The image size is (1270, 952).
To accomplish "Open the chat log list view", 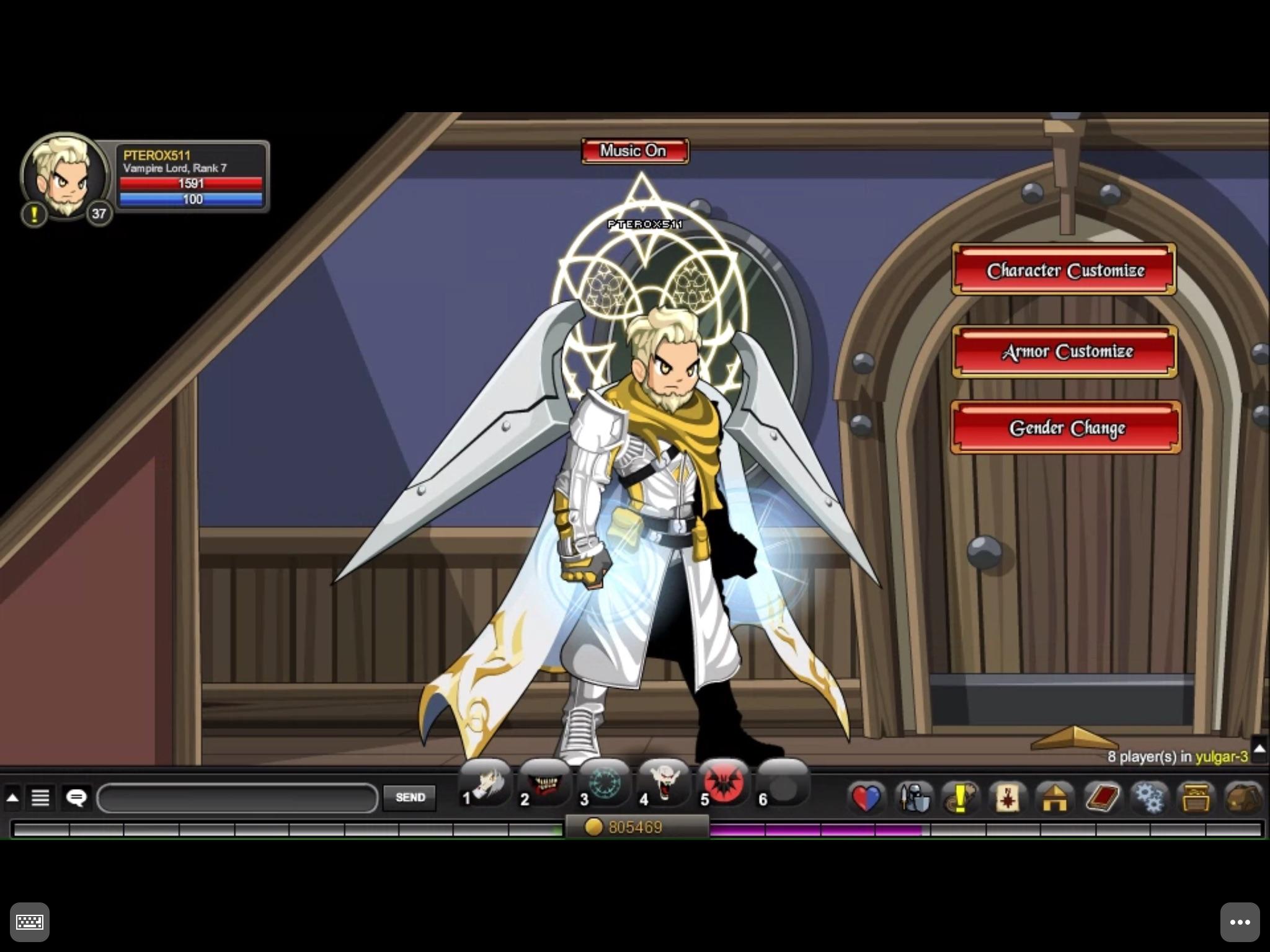I will (x=41, y=798).
